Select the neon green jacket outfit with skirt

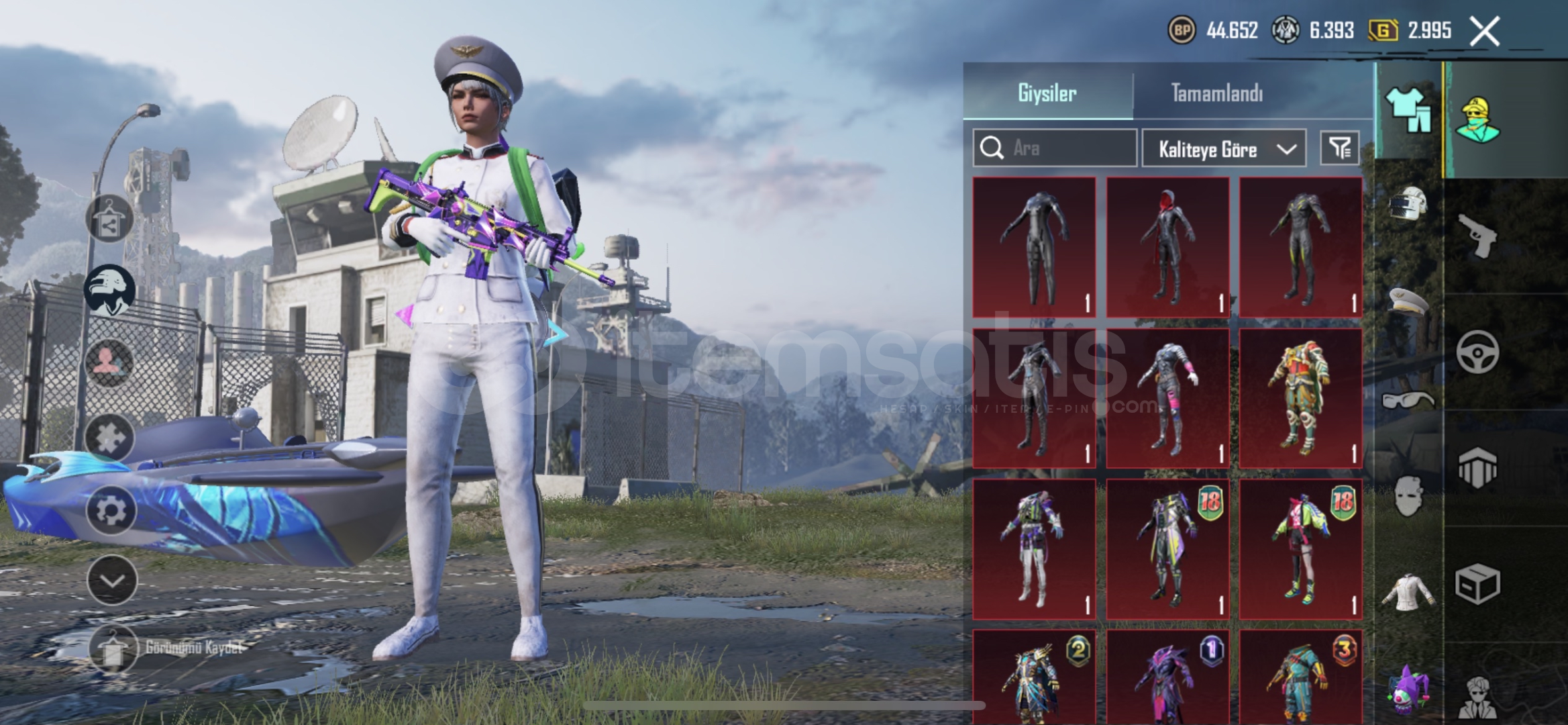pos(1300,548)
